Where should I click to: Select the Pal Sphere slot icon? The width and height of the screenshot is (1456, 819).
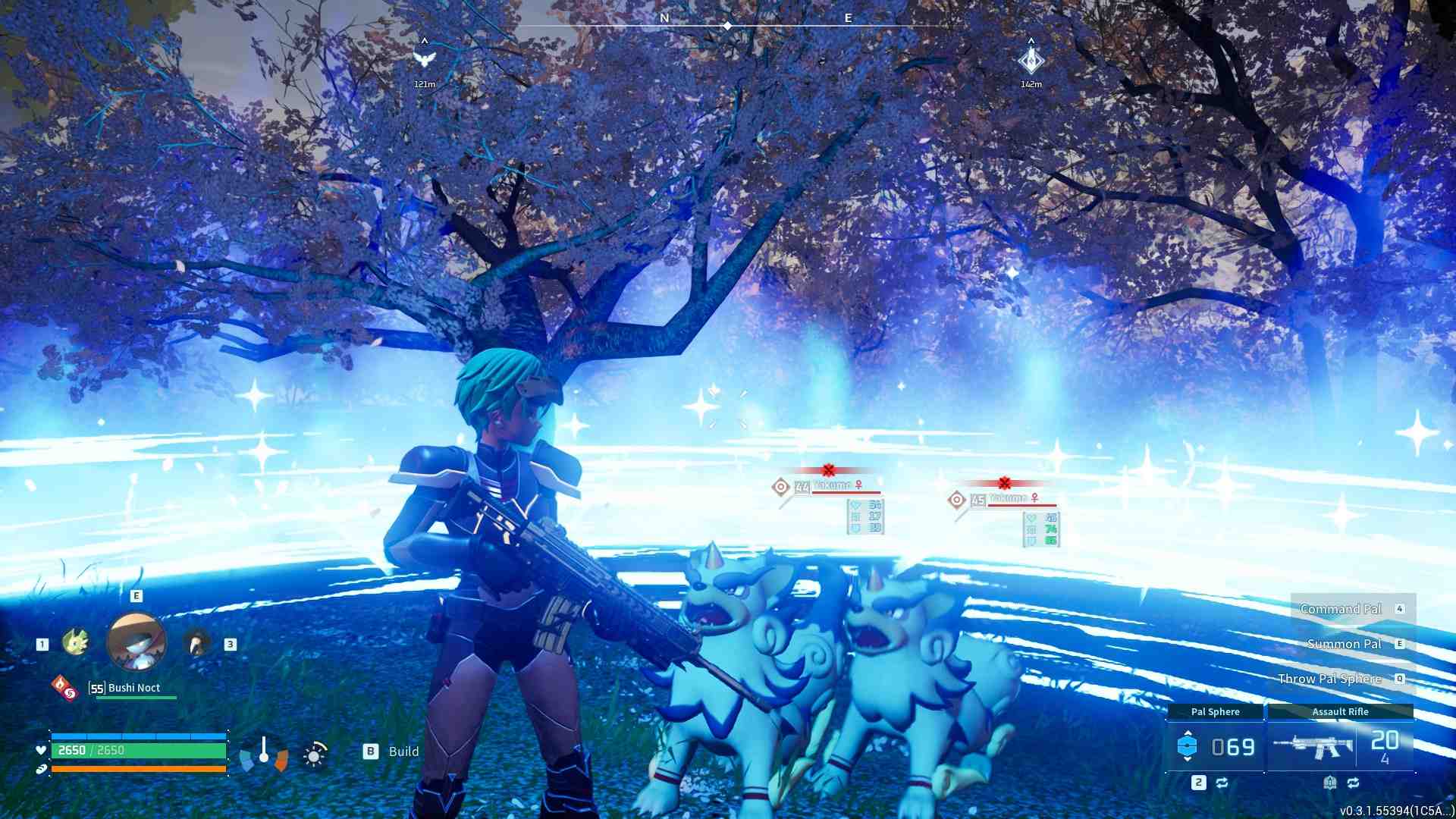1188,744
